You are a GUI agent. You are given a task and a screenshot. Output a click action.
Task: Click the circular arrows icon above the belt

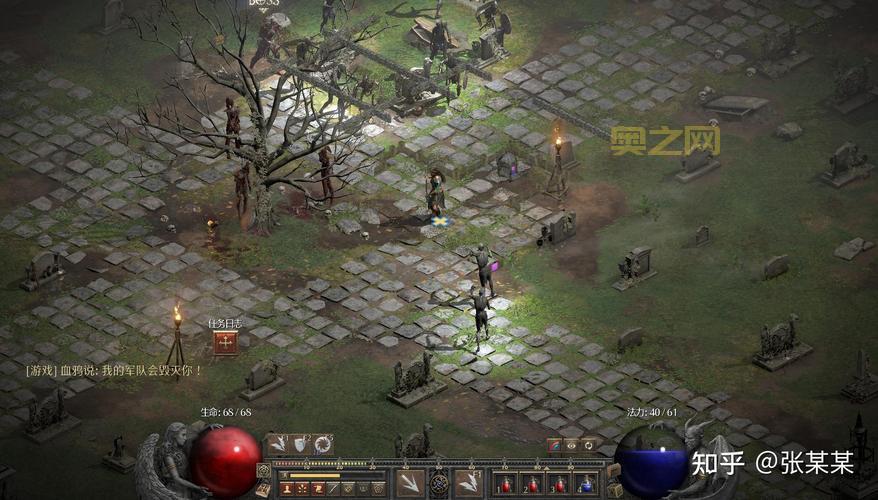588,444
